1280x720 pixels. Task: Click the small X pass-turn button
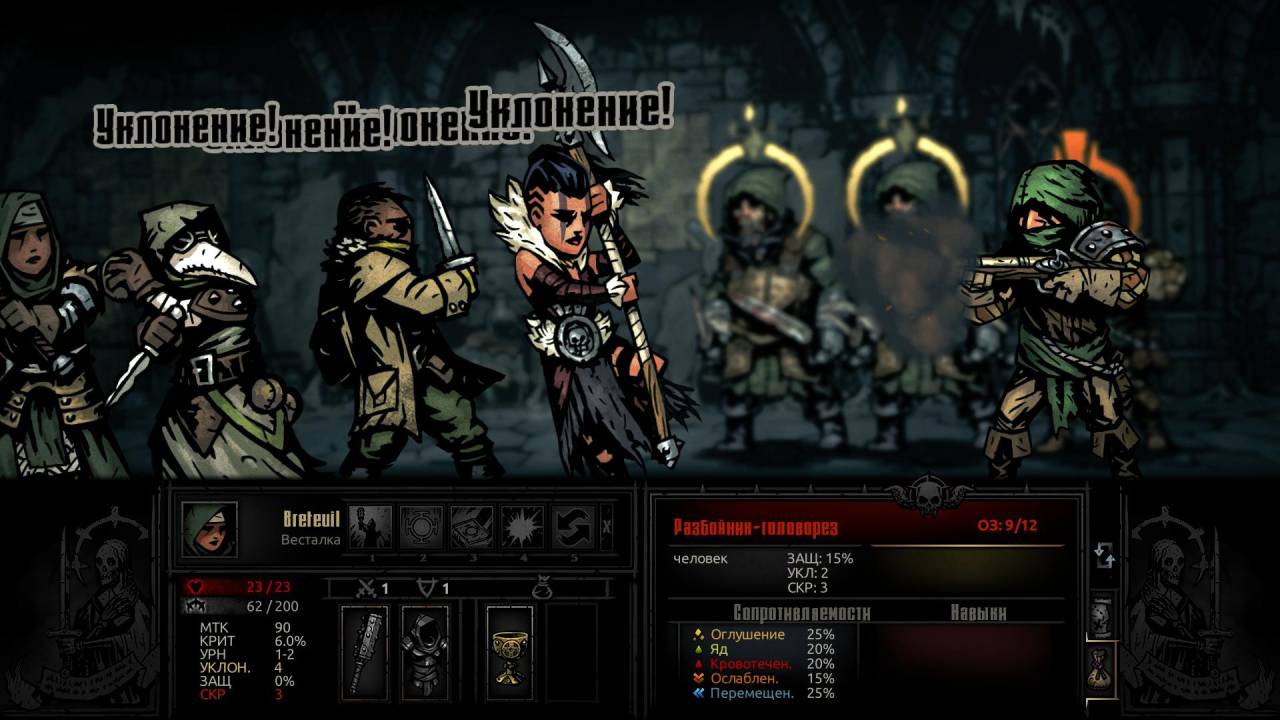tap(608, 527)
